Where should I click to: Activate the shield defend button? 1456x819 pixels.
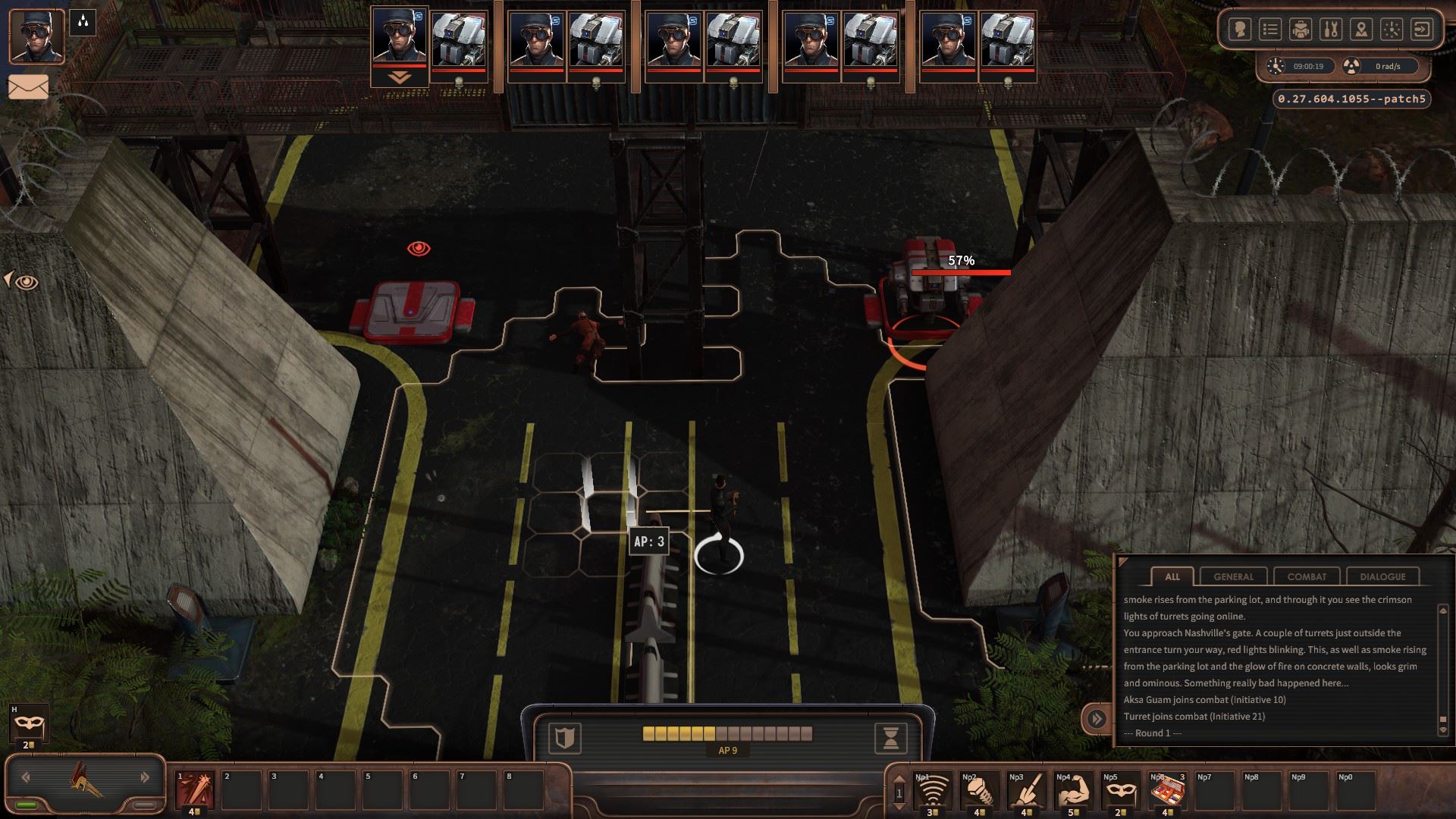coord(565,737)
